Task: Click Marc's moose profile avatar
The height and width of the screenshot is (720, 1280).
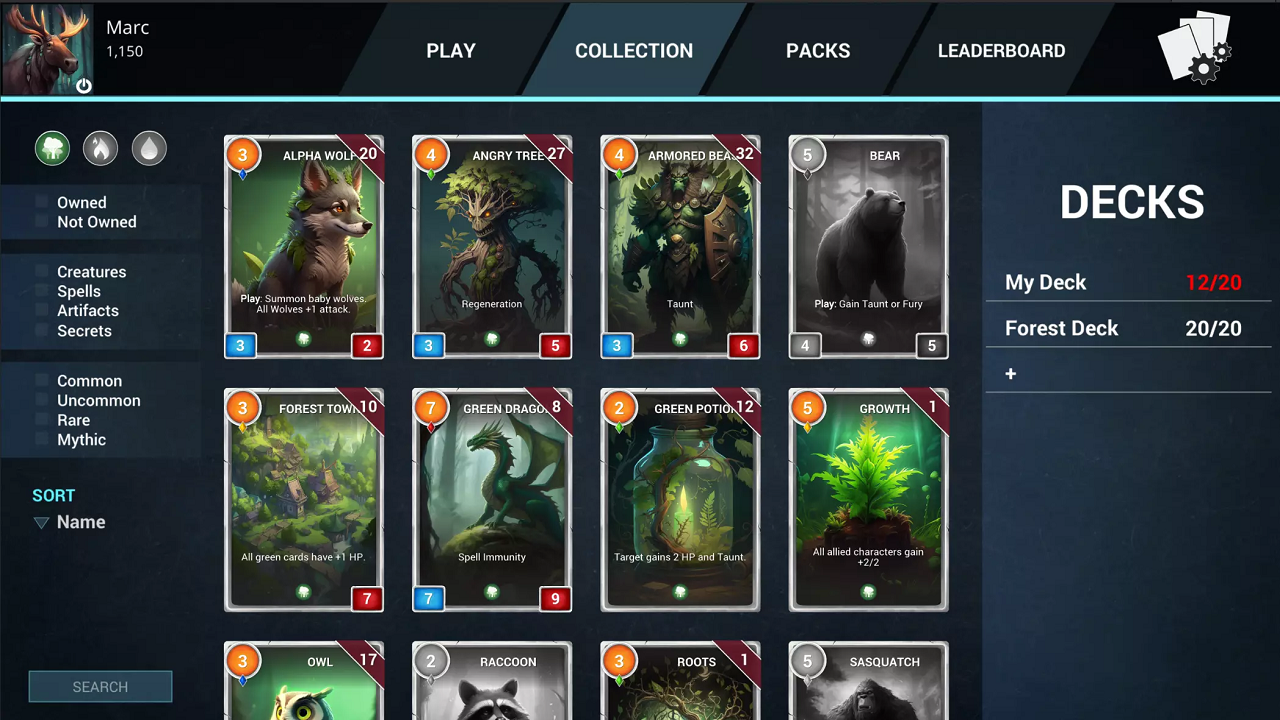Action: click(x=45, y=45)
